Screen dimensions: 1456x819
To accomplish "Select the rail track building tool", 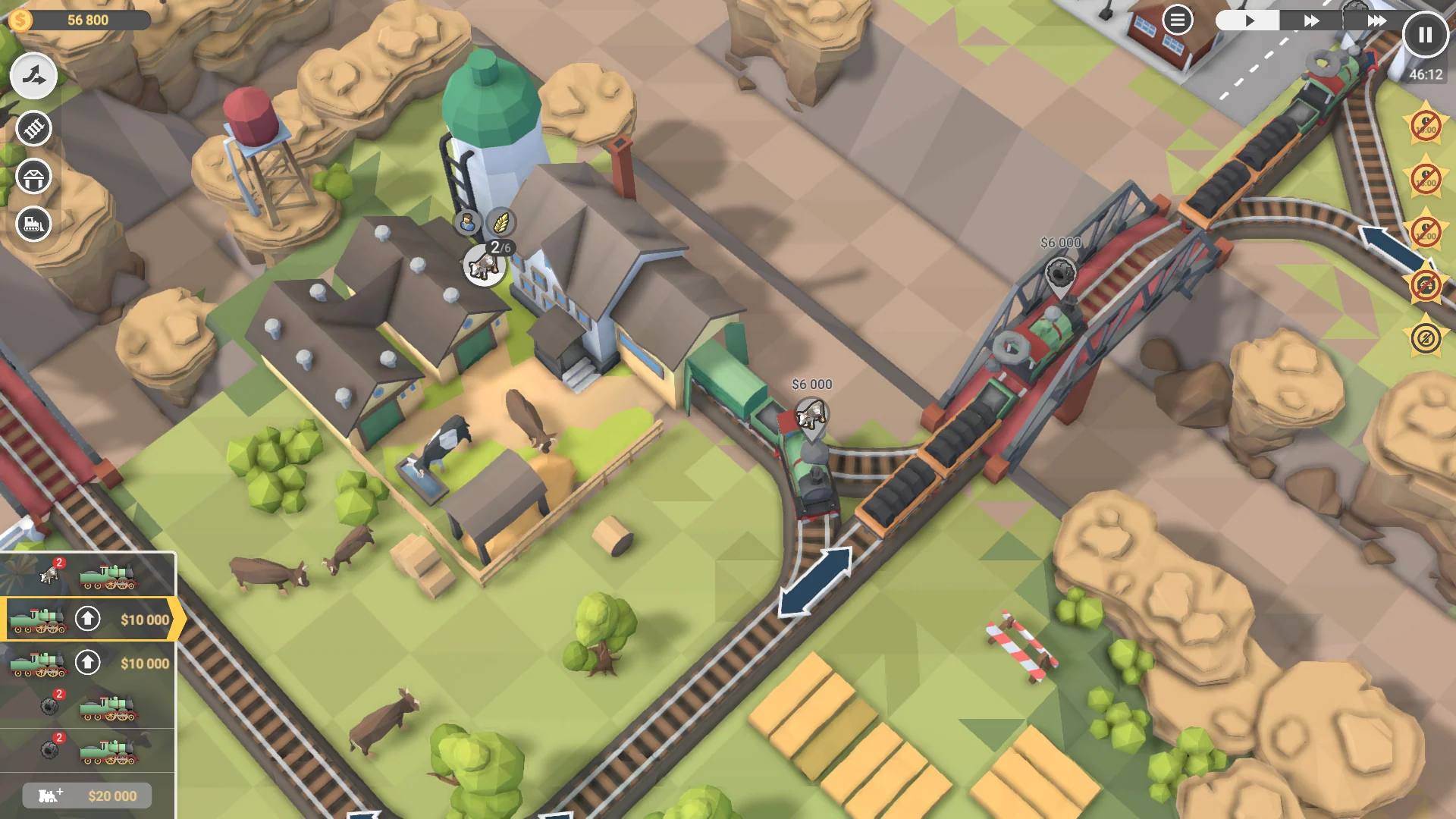I will pyautogui.click(x=32, y=129).
